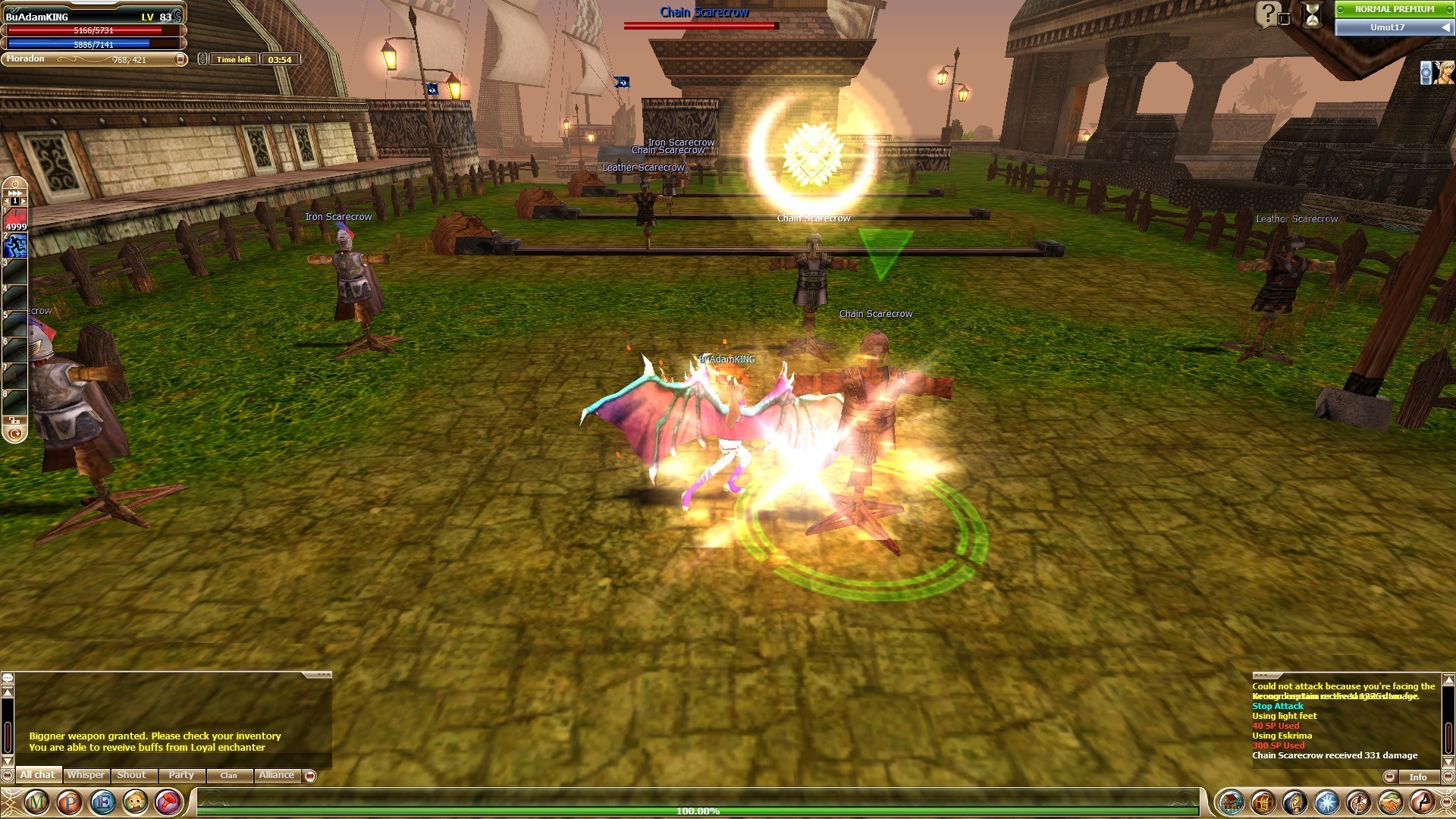Click the handshake trade icon

(1390, 802)
